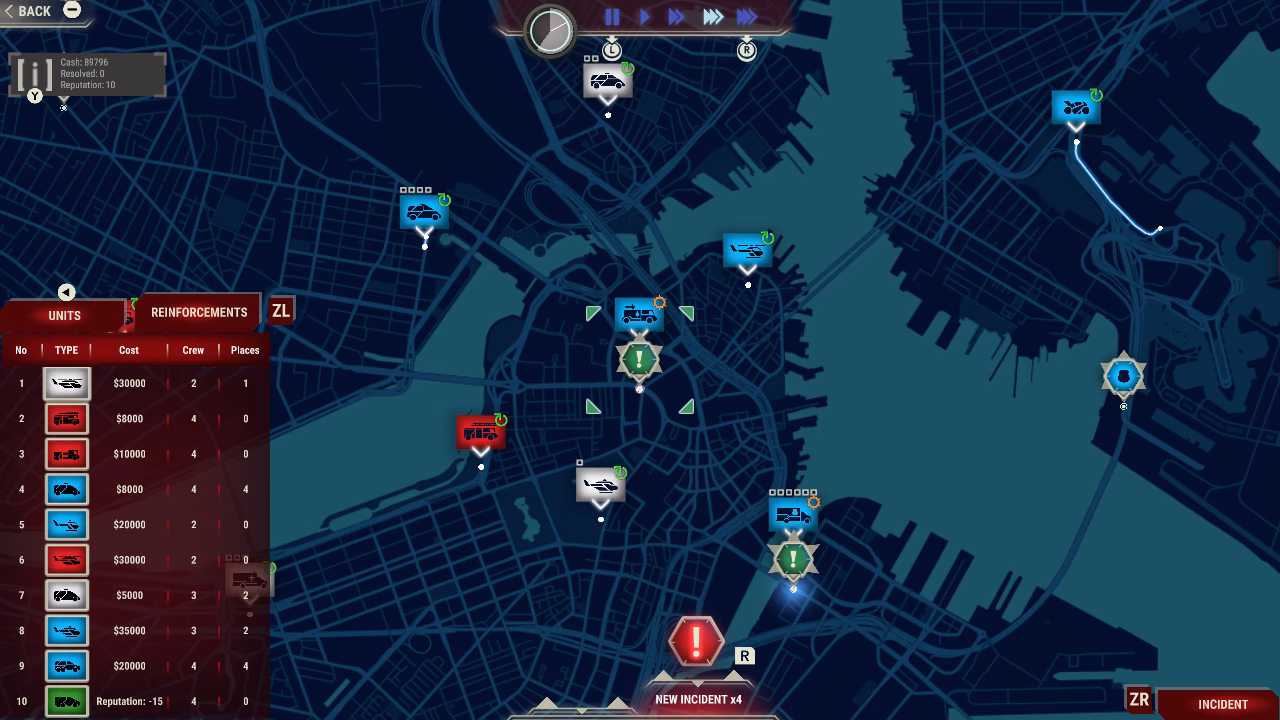Set game speed to normal play
The width and height of the screenshot is (1280, 720).
coord(645,17)
